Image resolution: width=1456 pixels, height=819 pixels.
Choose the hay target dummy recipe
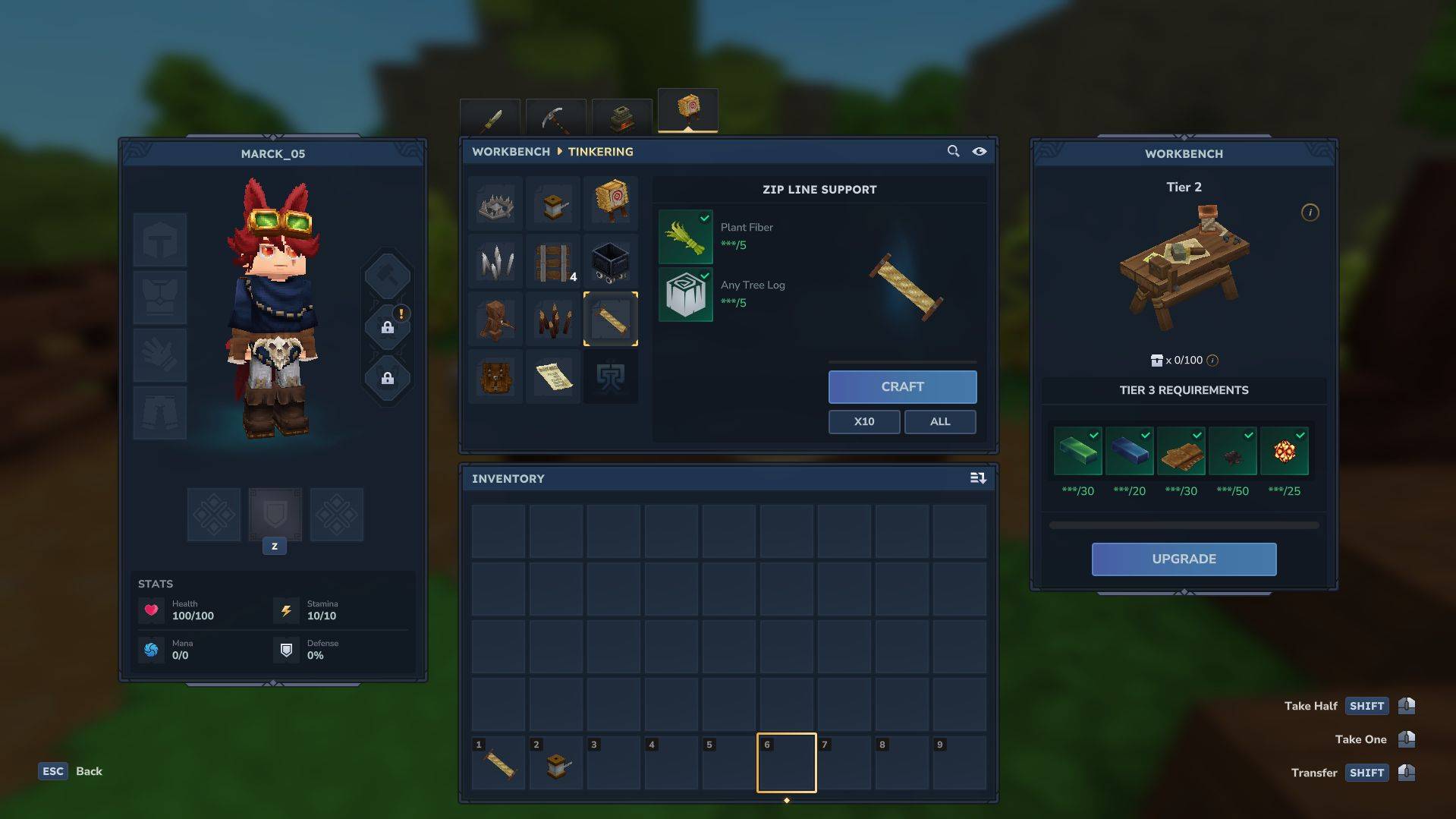pos(611,203)
